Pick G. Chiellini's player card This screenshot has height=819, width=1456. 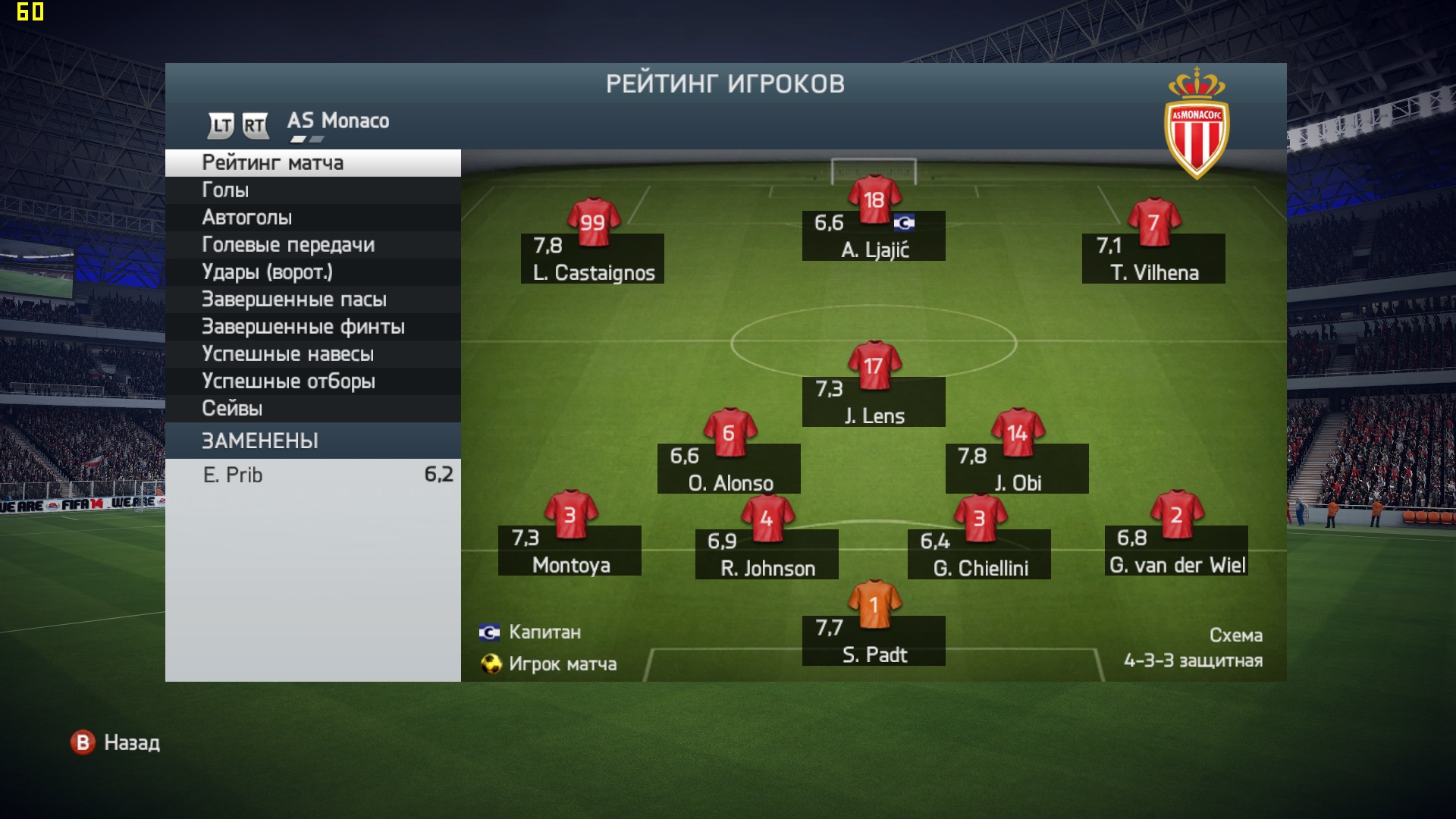(979, 554)
